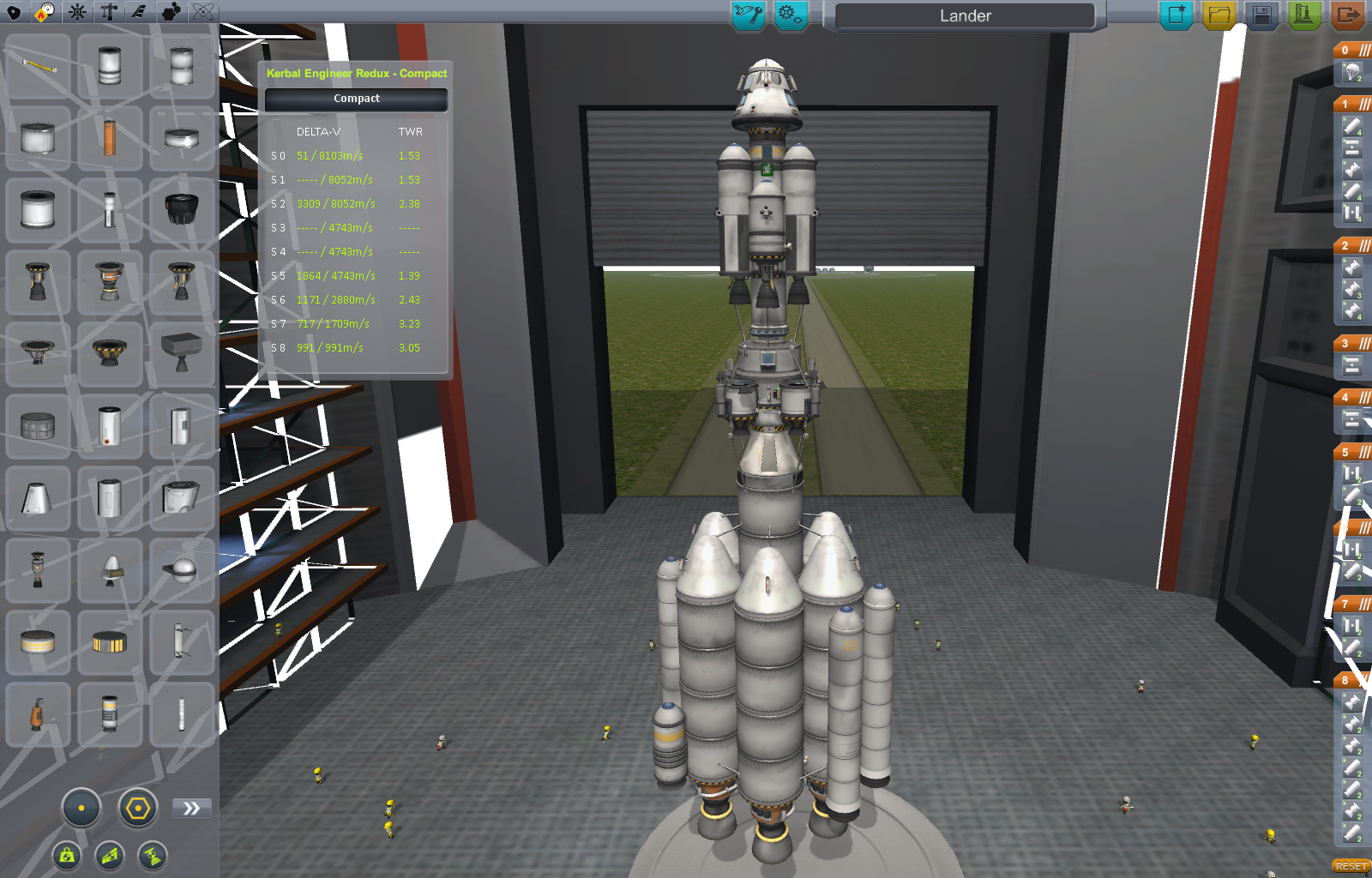This screenshot has height=878, width=1372.
Task: Launch the vessel with the green button
Action: 1303,15
